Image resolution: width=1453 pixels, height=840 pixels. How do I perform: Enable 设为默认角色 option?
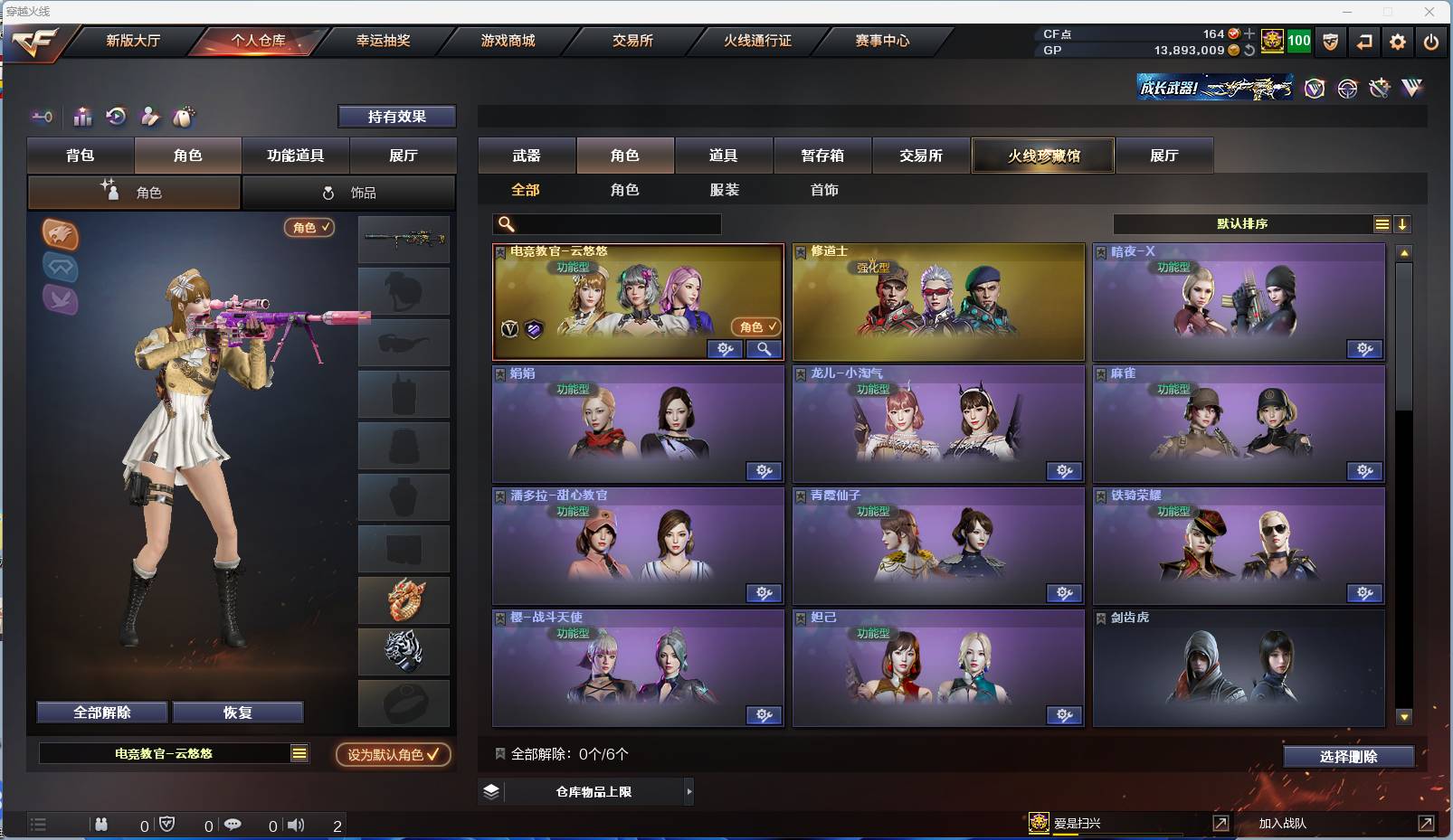point(393,752)
